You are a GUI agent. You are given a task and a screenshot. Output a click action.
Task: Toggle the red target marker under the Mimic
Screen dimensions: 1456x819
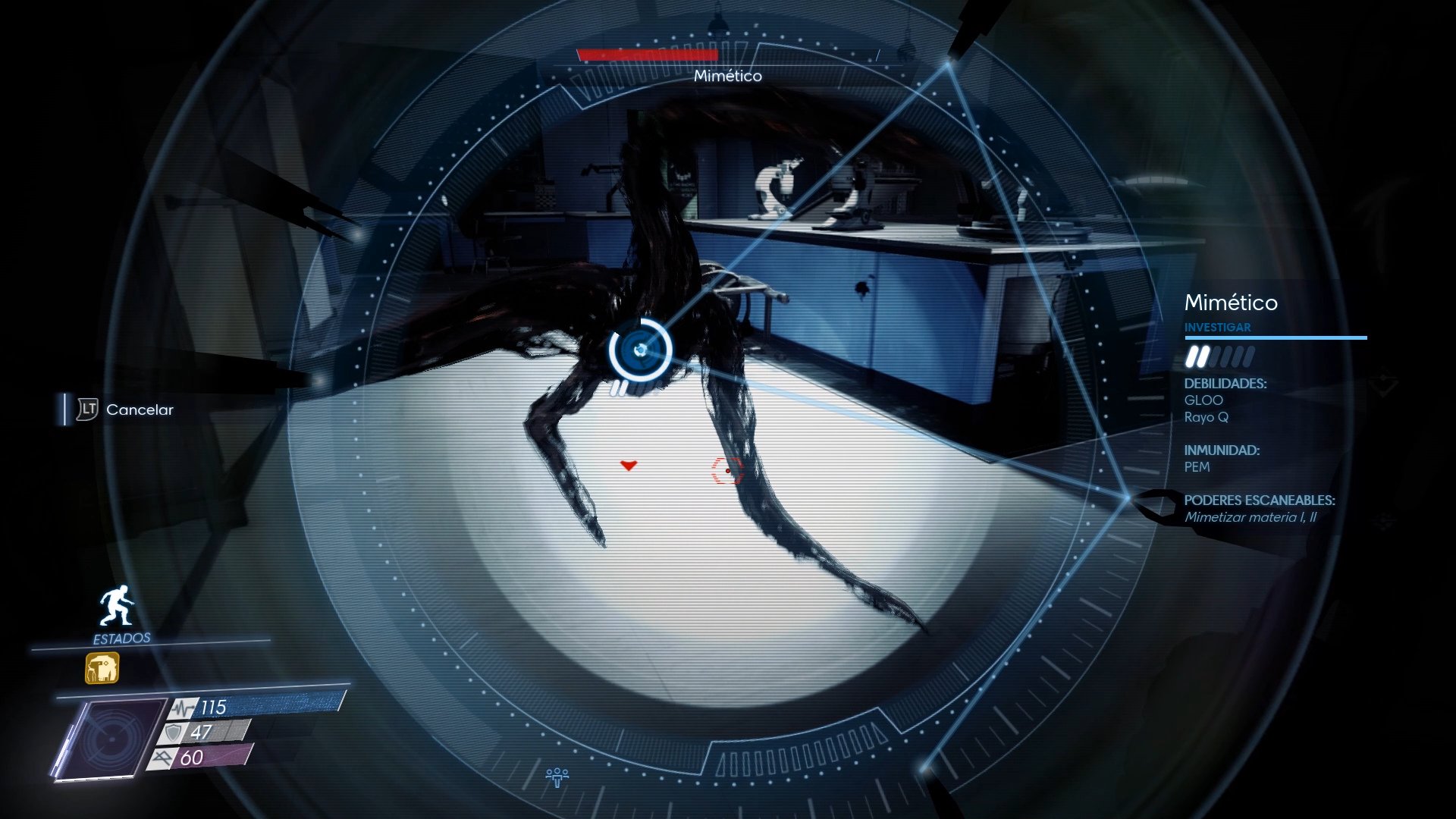(x=630, y=466)
